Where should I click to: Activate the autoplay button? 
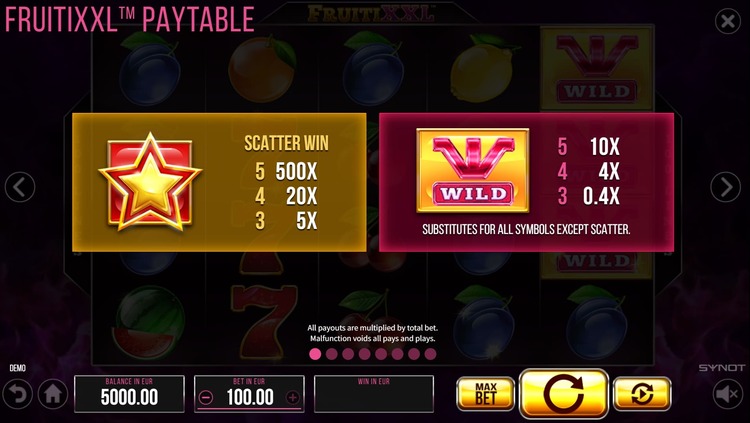642,394
